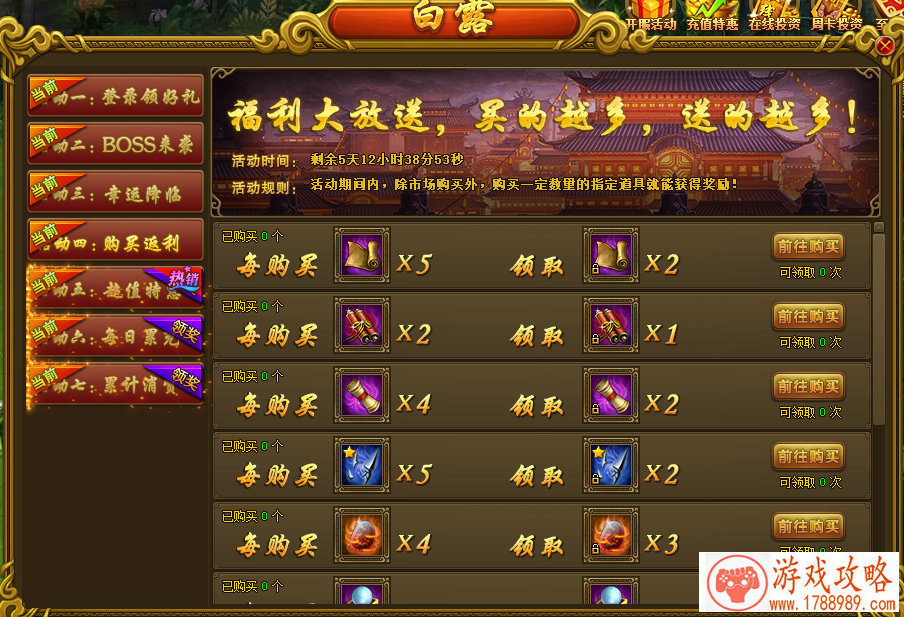Select activity three 幸运降临
The height and width of the screenshot is (617, 904).
pos(116,191)
